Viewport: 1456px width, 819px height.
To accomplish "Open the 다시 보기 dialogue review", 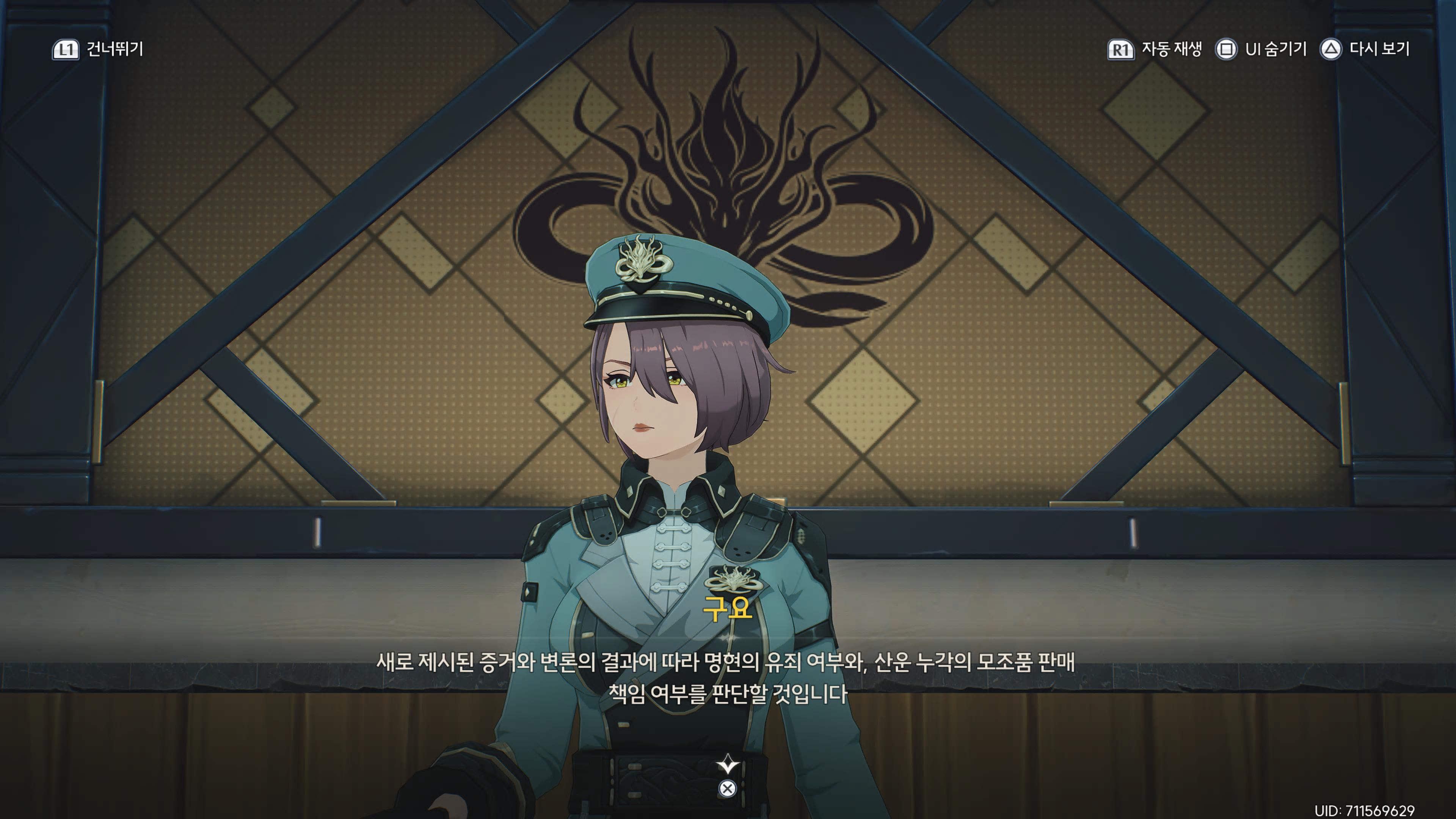I will tap(1365, 50).
